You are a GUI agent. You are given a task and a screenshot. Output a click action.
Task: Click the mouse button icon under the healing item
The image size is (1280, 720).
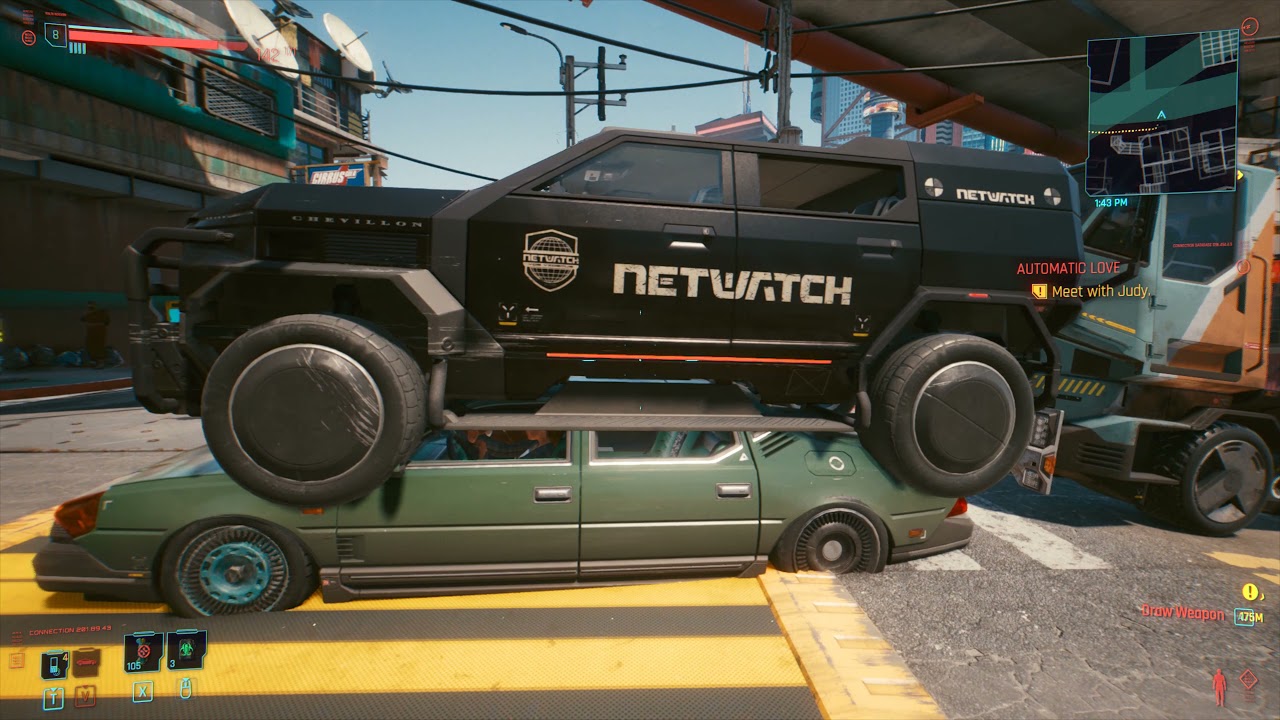coord(186,691)
